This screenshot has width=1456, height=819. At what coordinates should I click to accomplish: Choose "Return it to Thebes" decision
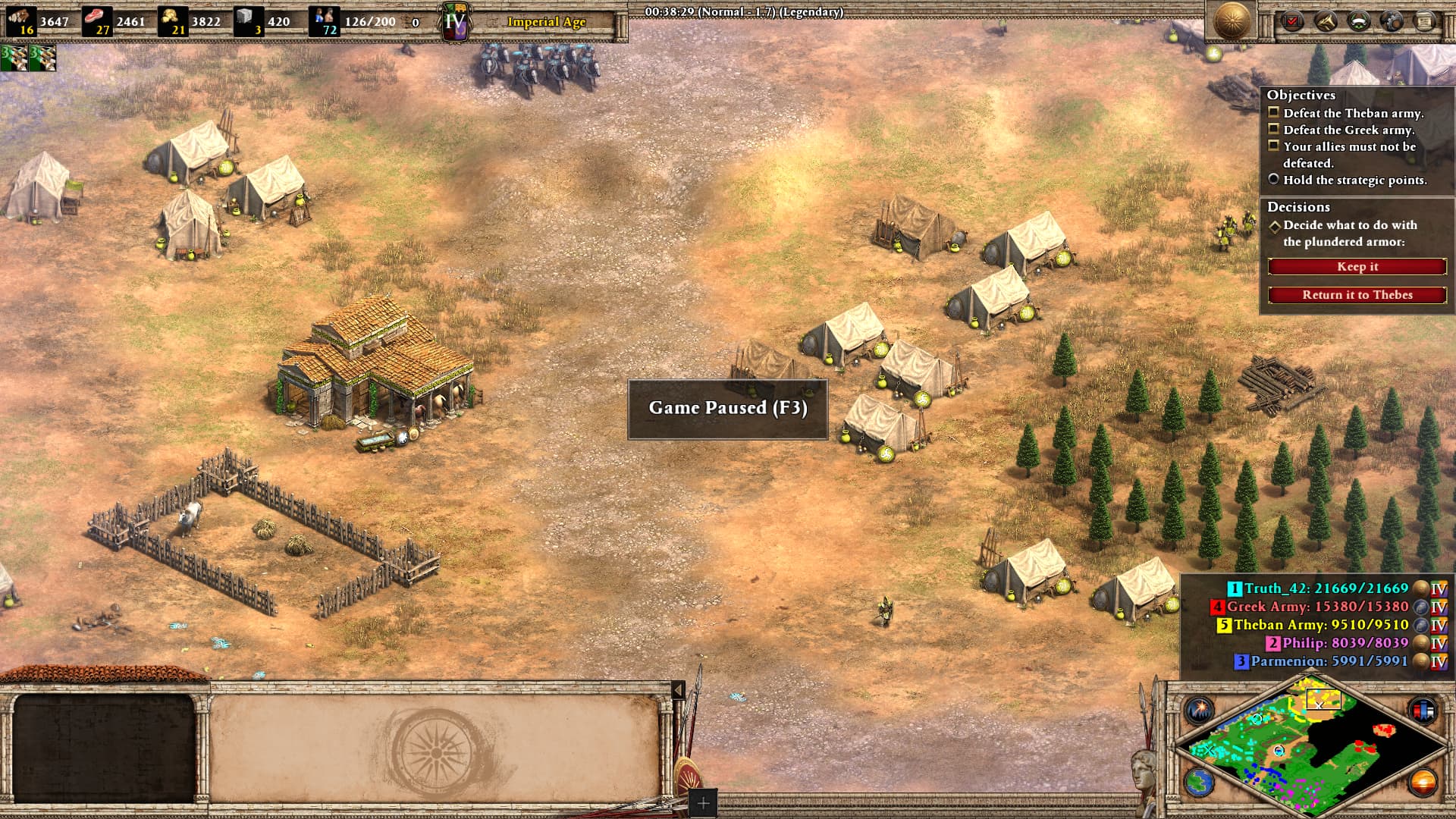click(1357, 295)
